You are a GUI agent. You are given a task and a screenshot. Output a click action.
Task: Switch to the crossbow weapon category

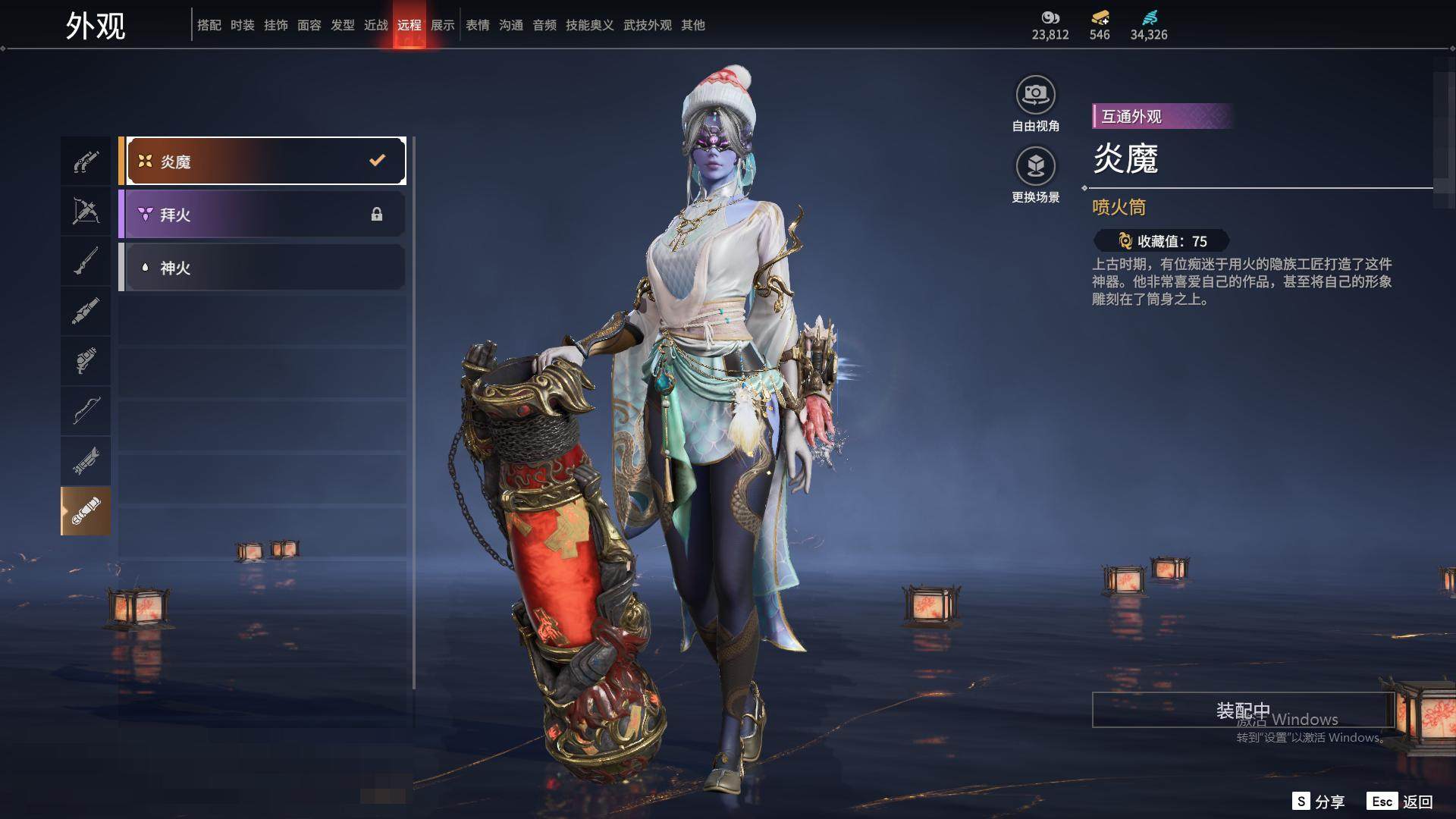pyautogui.click(x=86, y=212)
